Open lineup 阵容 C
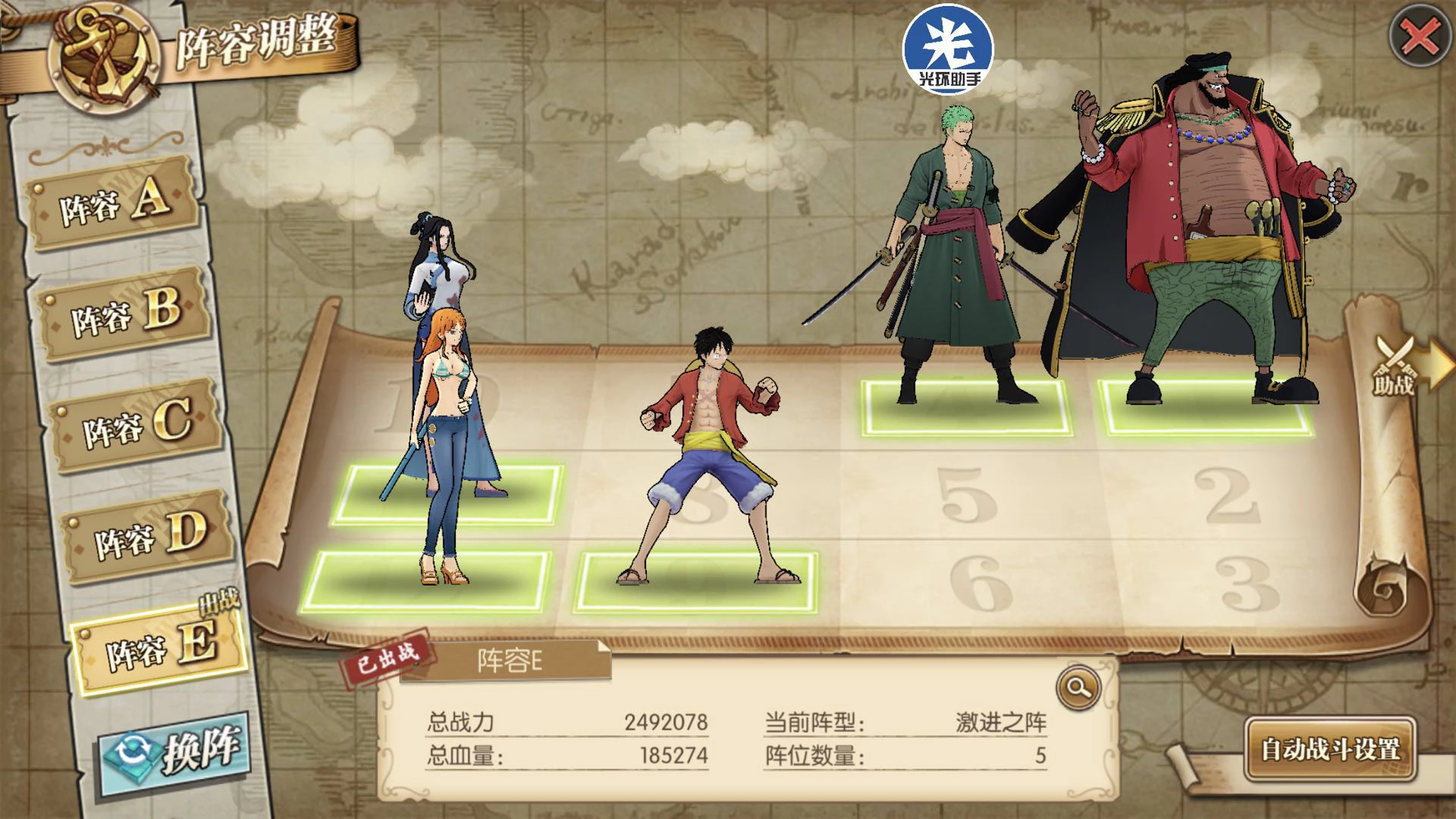This screenshot has height=819, width=1456. (136, 425)
